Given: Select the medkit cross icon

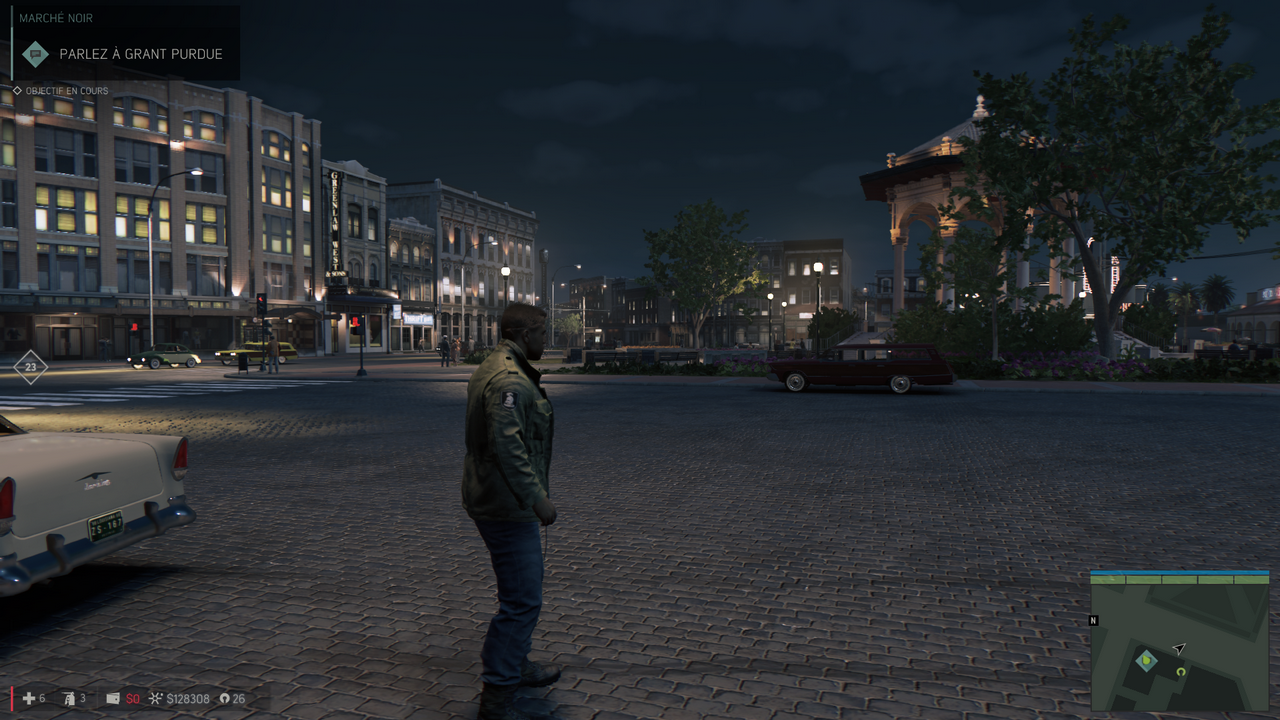Looking at the screenshot, I should [x=28, y=698].
